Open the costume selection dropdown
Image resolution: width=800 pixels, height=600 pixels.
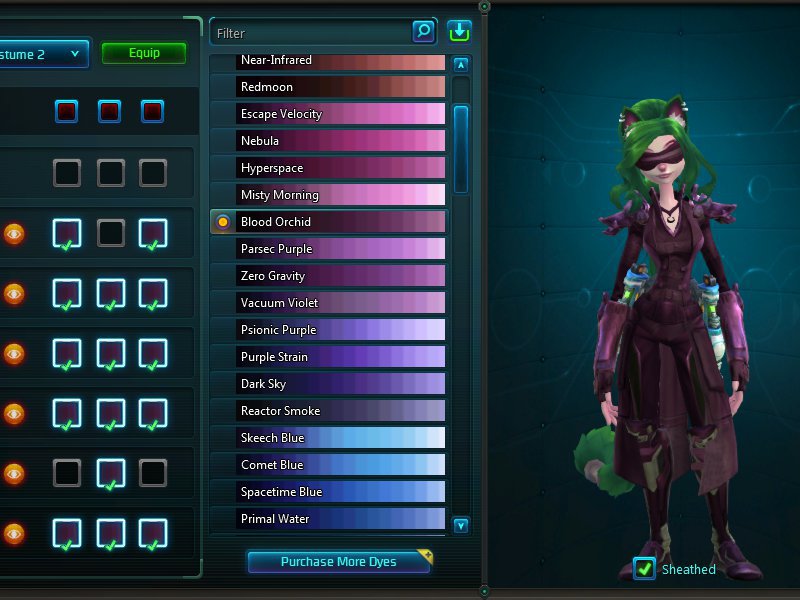pos(44,54)
